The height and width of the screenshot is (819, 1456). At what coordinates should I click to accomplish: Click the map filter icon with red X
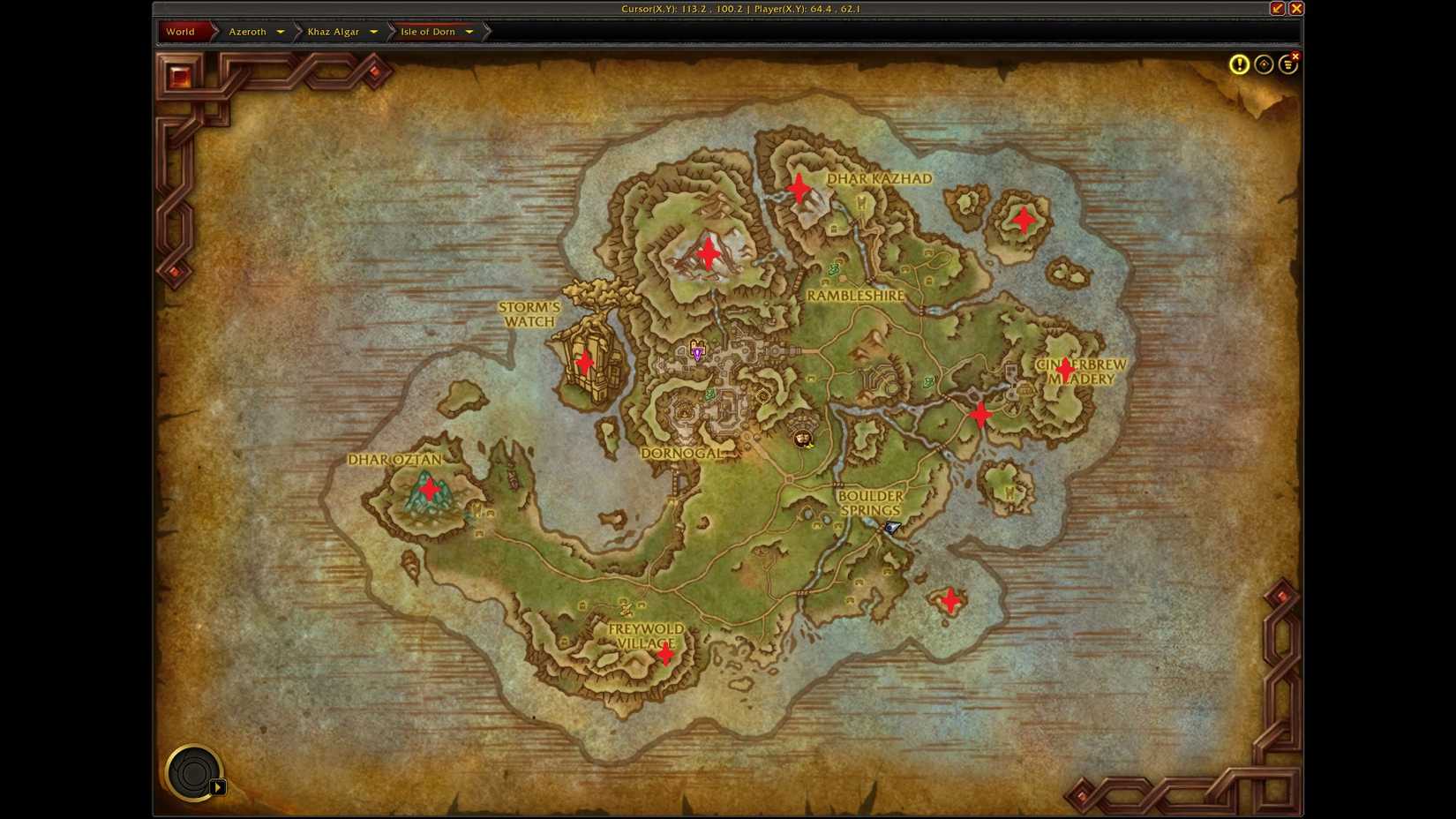[x=1287, y=64]
